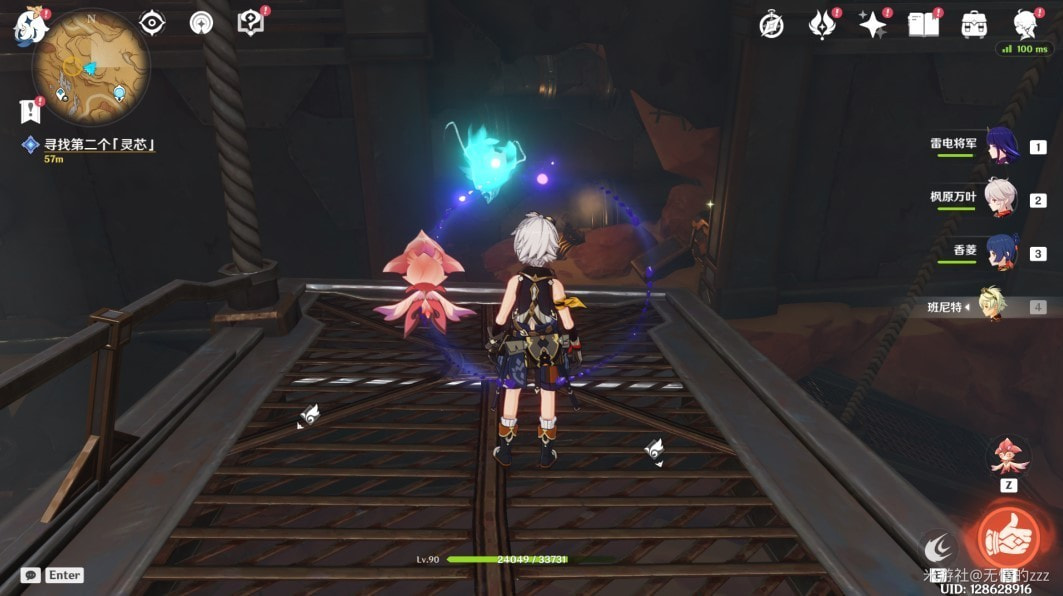Screen dimensions: 1063x596
Task: Open the backpack inventory
Action: pyautogui.click(x=974, y=25)
